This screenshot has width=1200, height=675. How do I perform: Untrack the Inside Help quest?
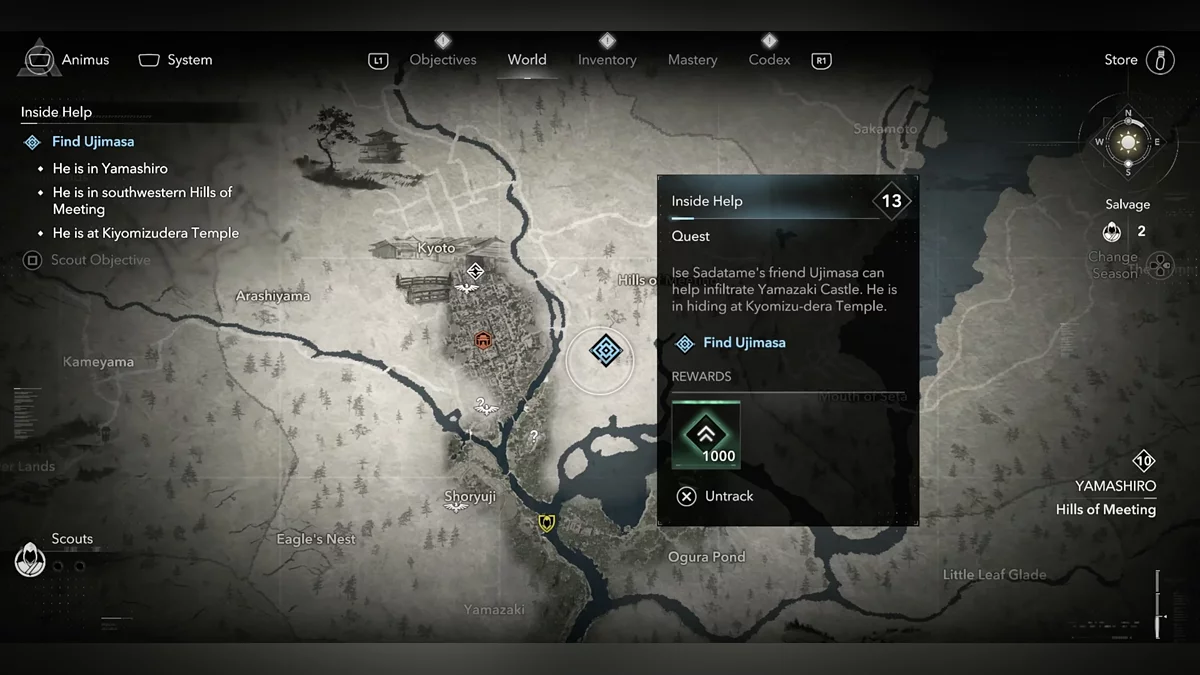(715, 496)
